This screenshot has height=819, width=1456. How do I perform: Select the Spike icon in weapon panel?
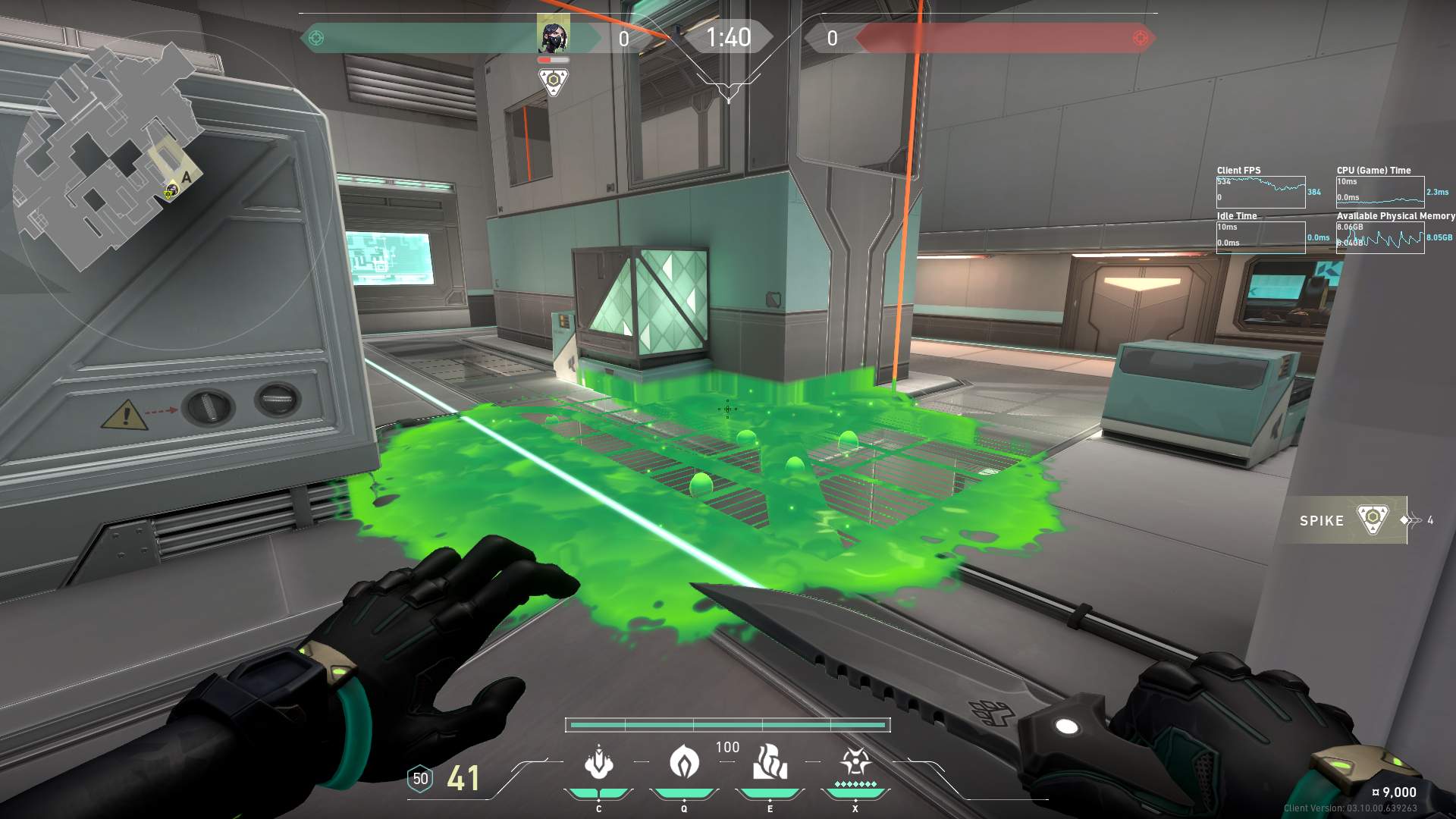point(1372,520)
